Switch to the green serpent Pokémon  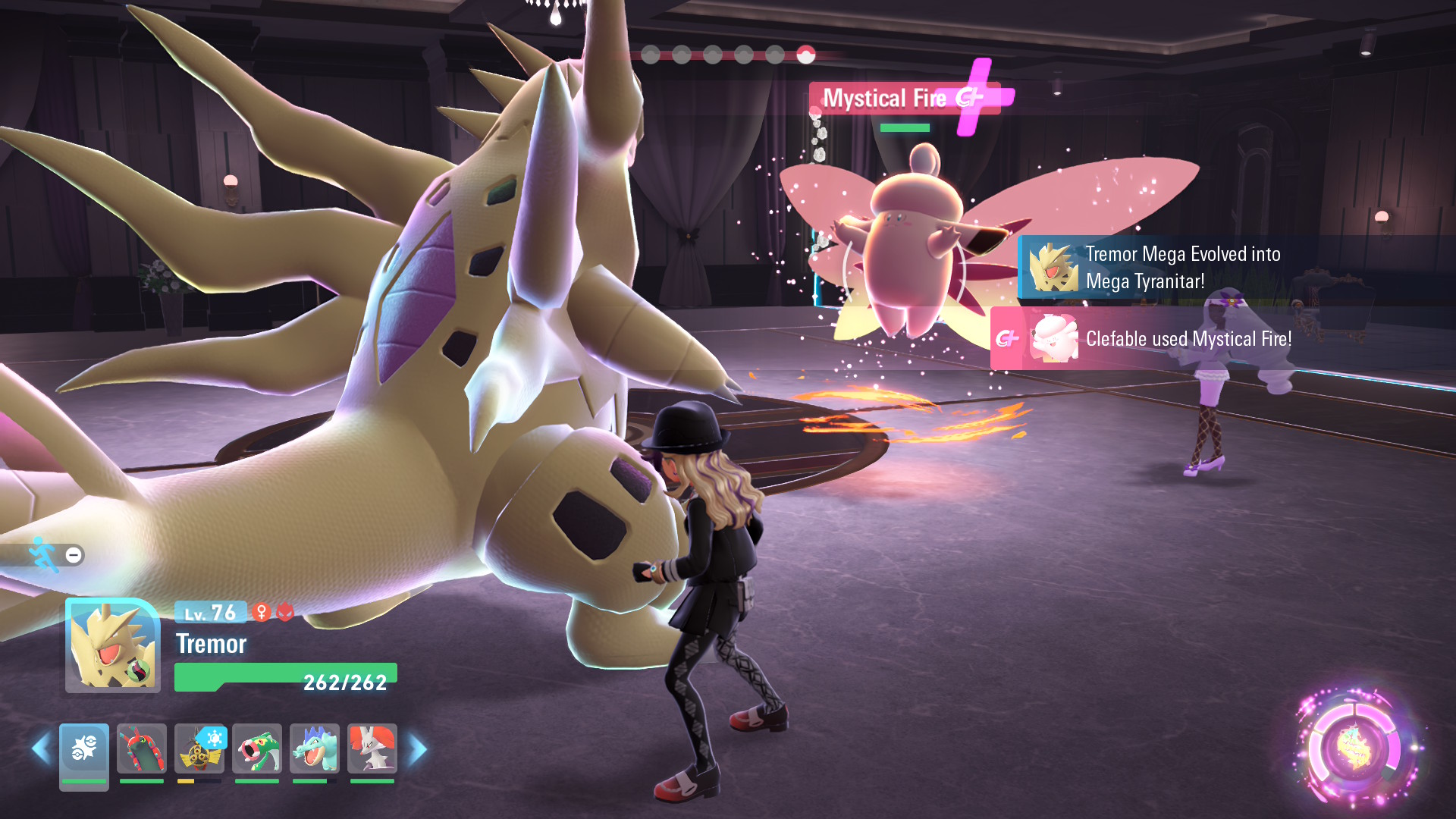[257, 751]
